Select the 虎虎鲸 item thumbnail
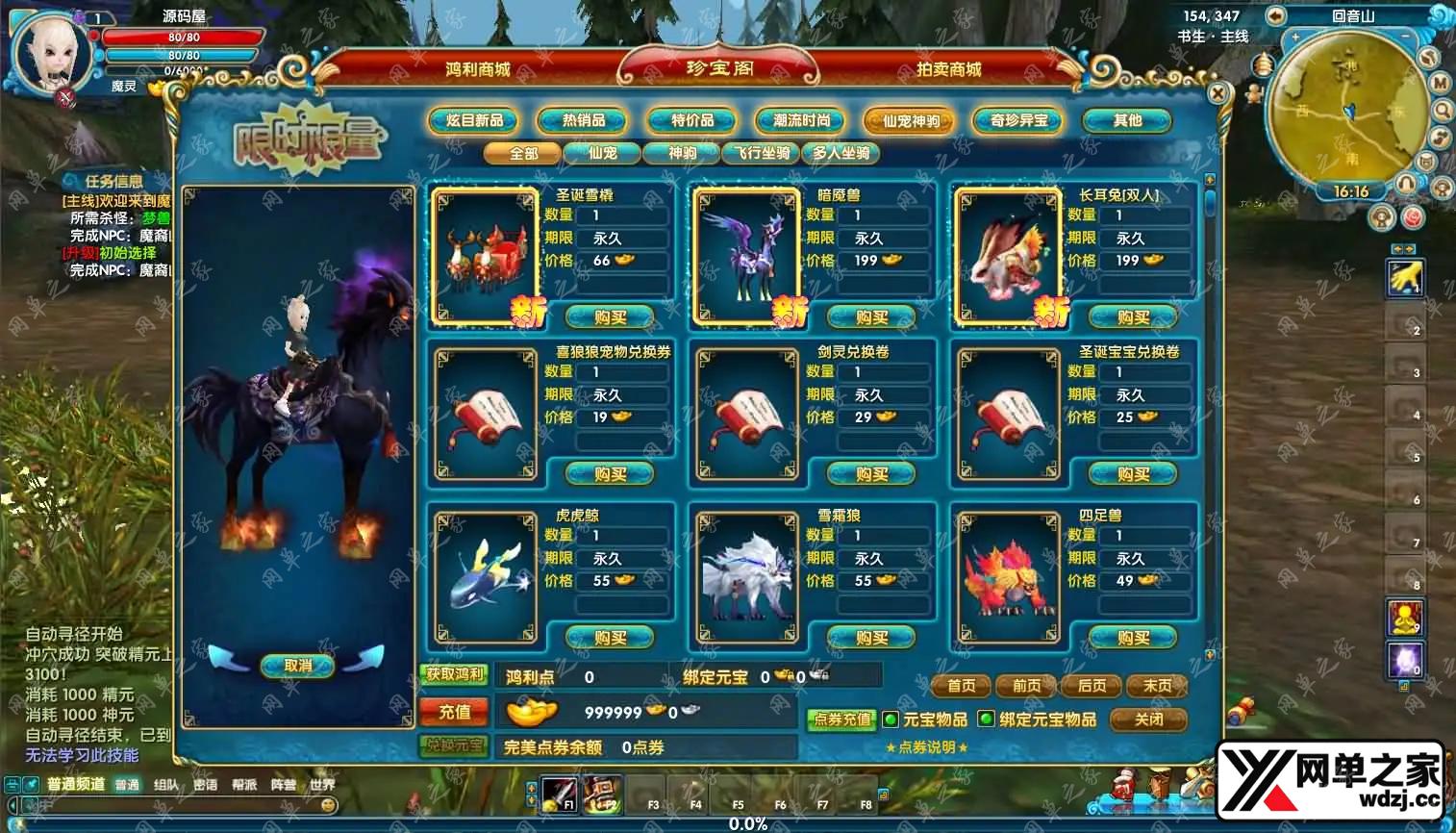 click(486, 577)
